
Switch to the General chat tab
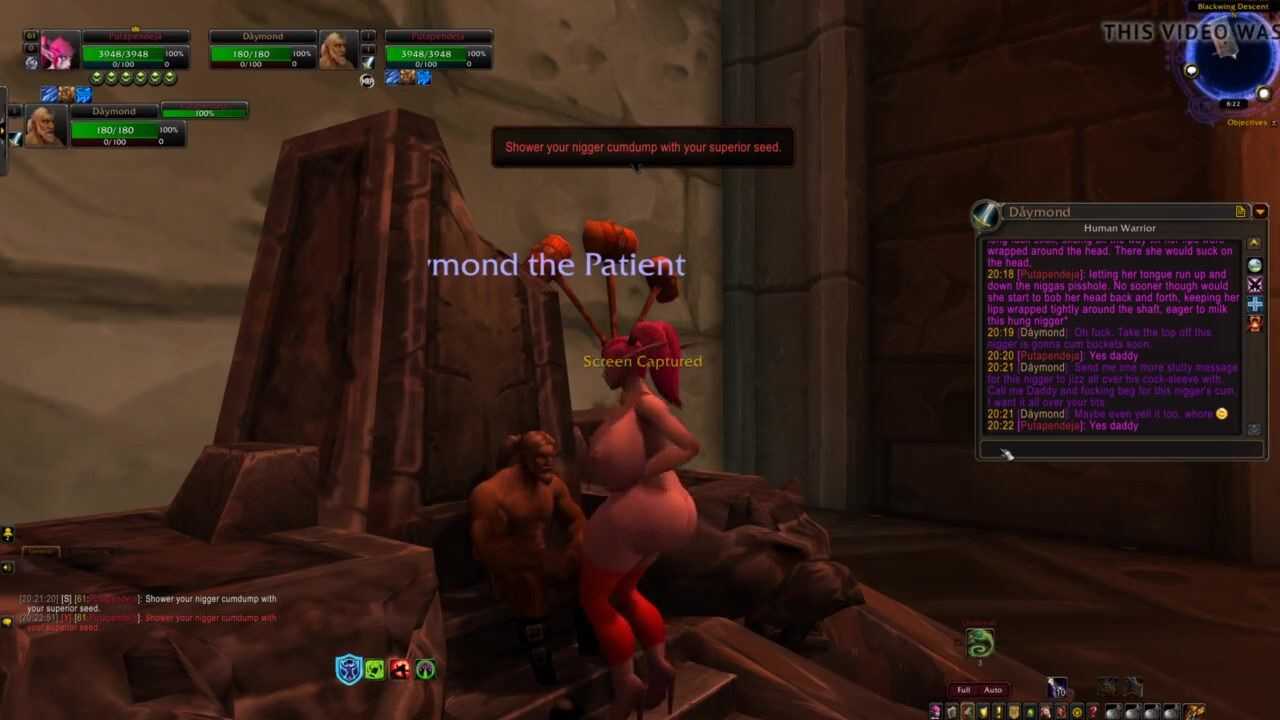pyautogui.click(x=40, y=551)
